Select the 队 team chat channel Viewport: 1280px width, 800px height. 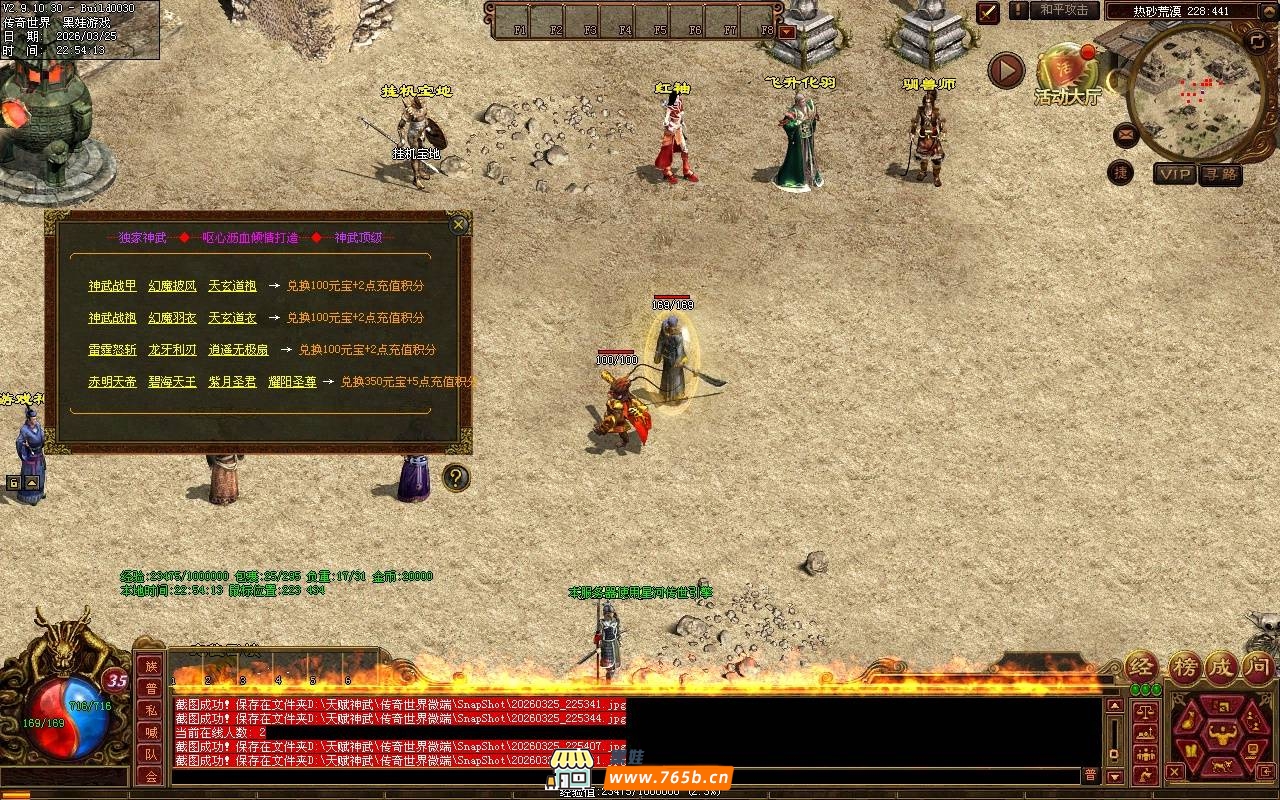150,754
